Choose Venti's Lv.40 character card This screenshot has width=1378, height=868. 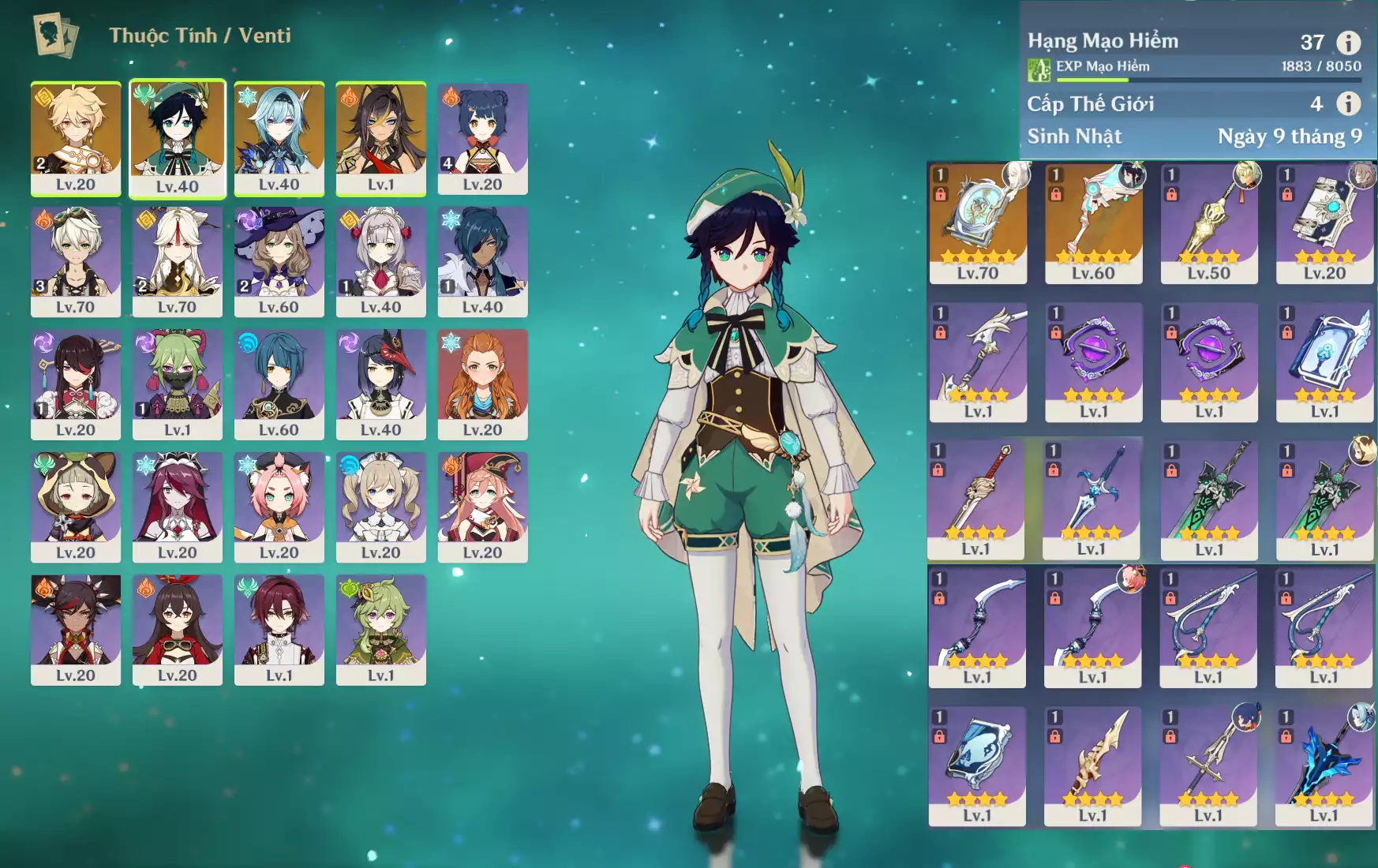[x=178, y=139]
